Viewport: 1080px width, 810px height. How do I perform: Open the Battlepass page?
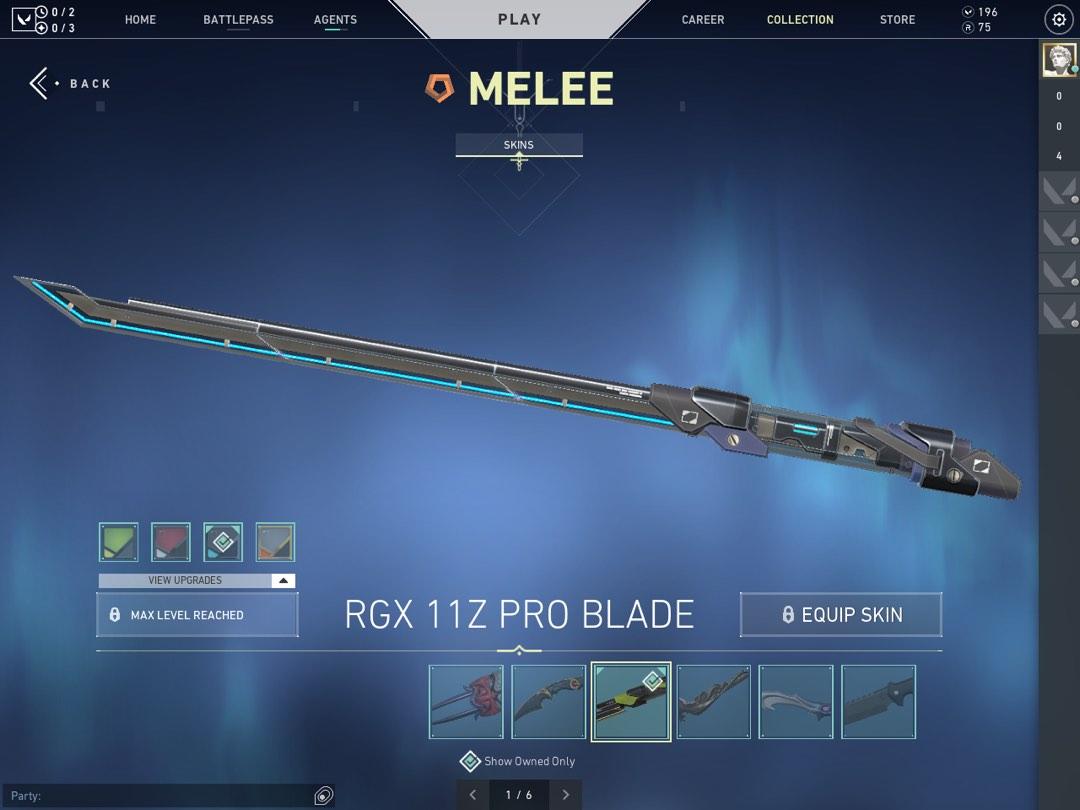point(238,20)
